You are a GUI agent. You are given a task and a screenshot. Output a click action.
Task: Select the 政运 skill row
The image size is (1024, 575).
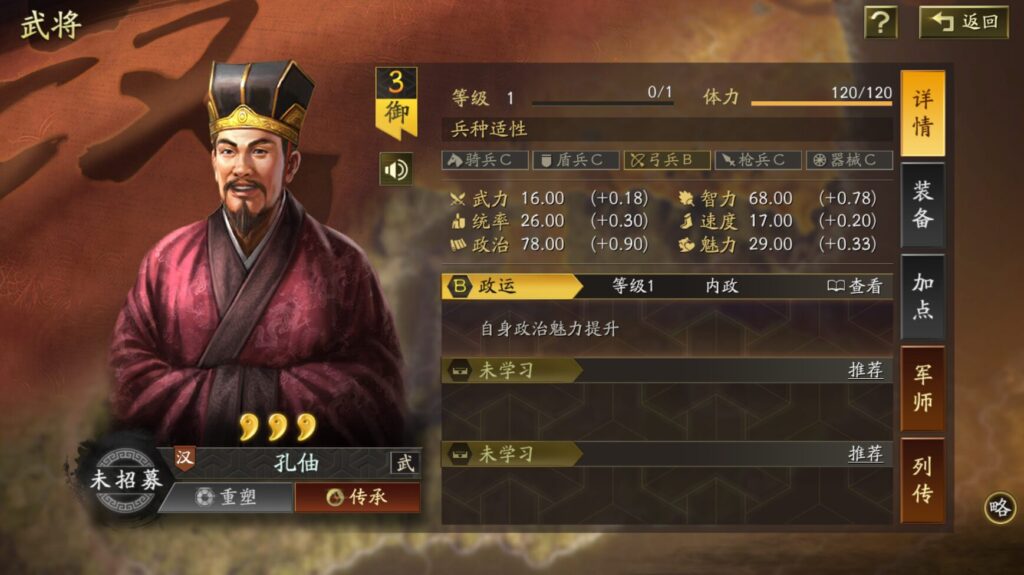click(510, 286)
